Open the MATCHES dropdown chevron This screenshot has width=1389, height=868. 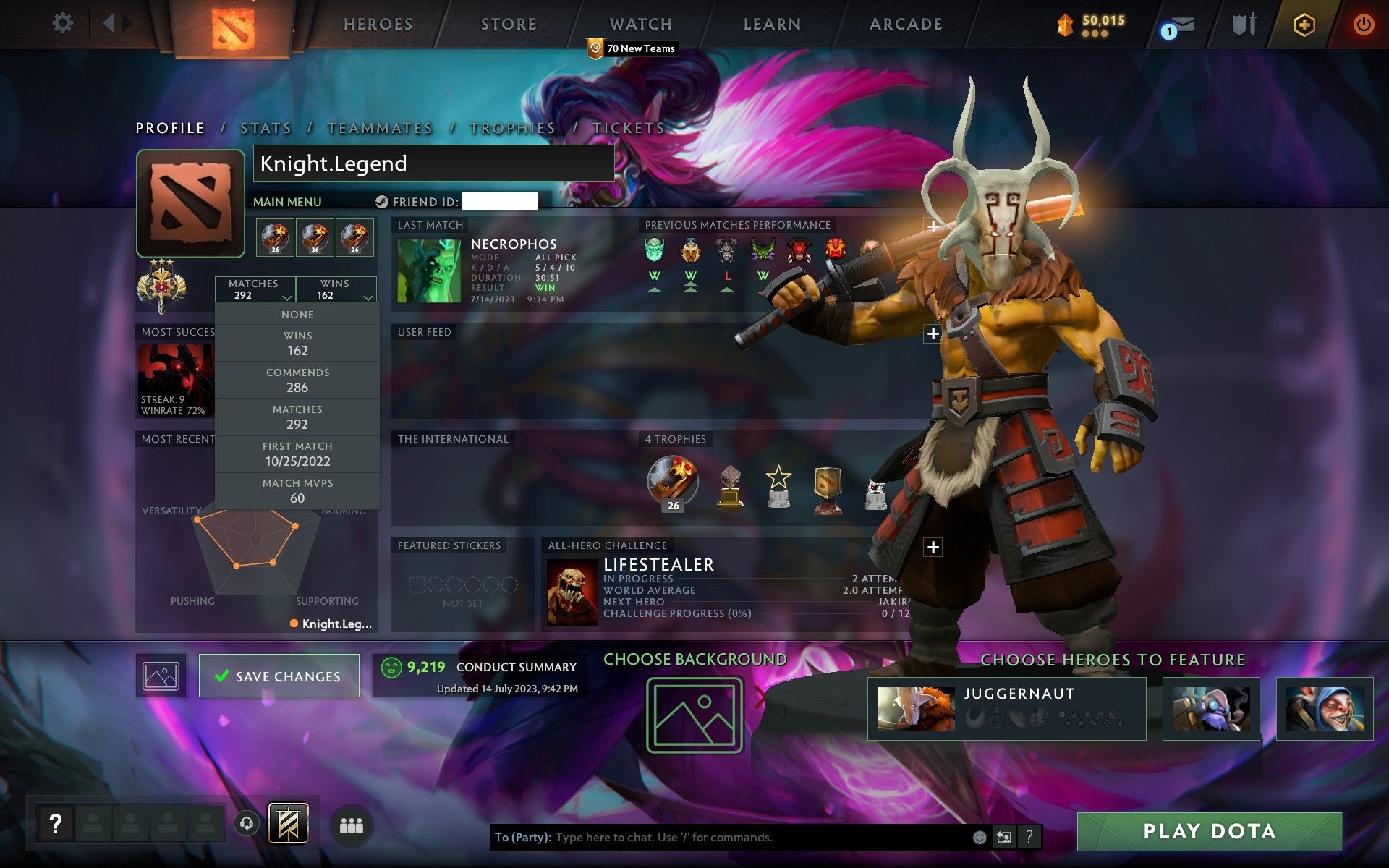[286, 297]
